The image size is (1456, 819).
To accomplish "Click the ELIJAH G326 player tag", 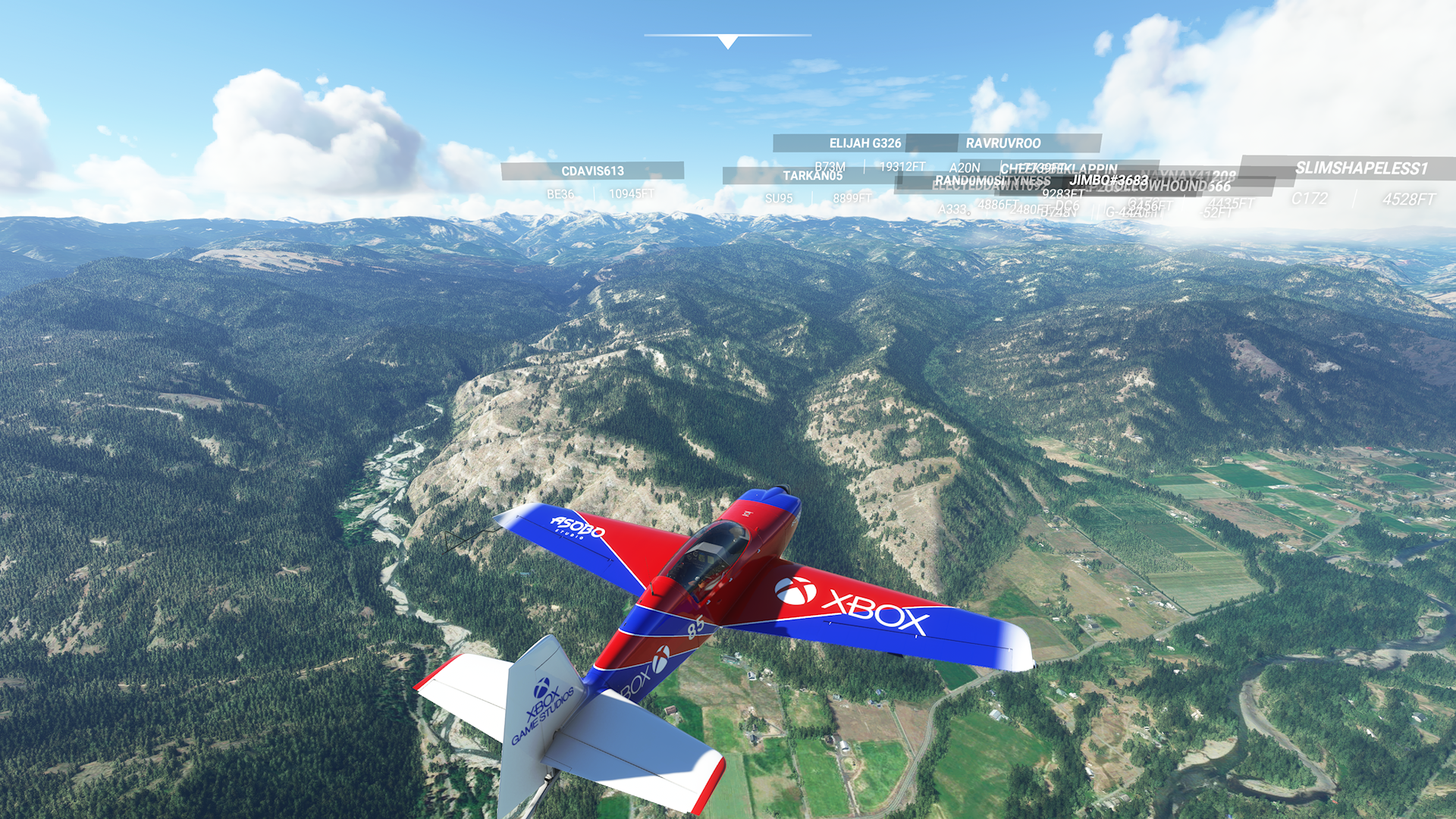I will (x=864, y=143).
